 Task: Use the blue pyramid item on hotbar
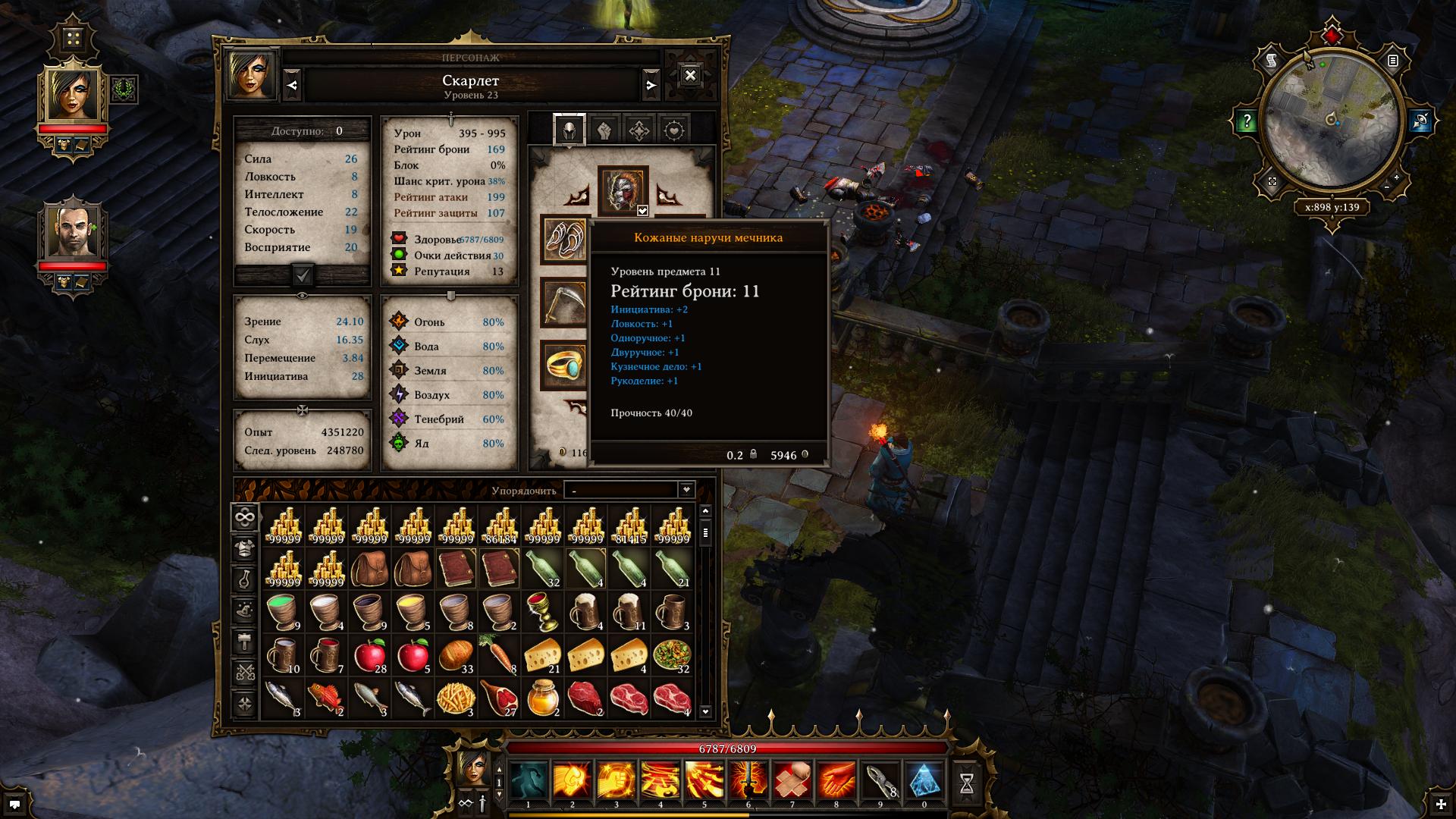[924, 781]
